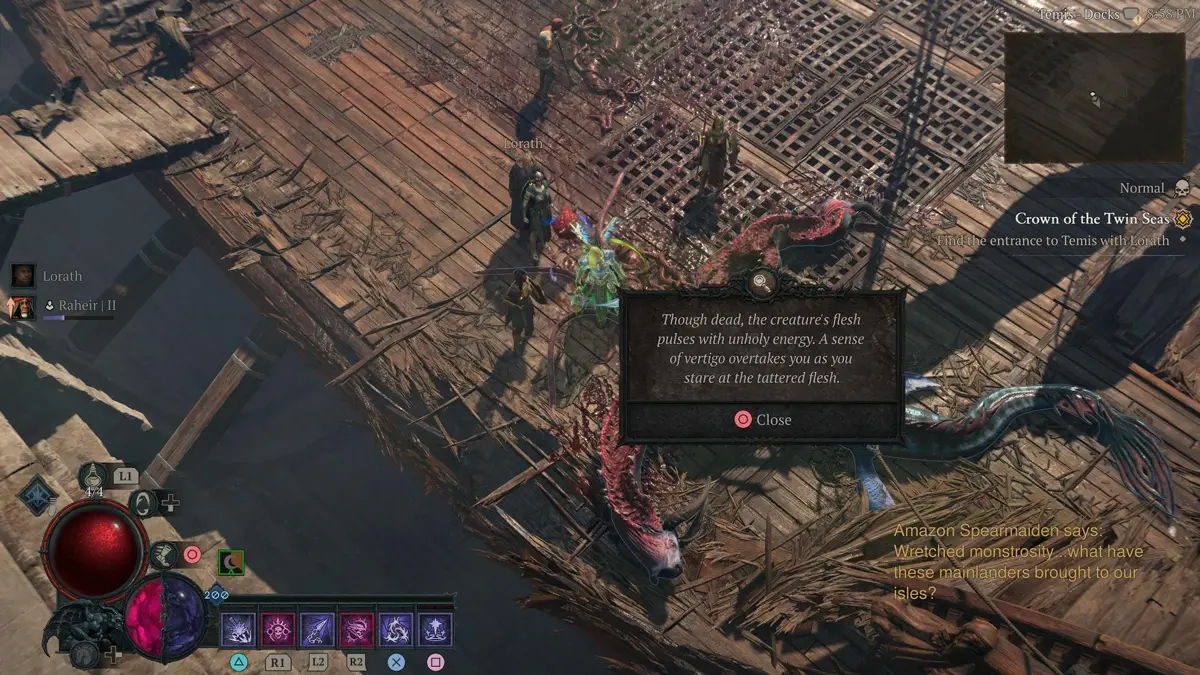Click the crescent moon buff icon
Viewport: 1200px width, 675px height.
pyautogui.click(x=231, y=564)
